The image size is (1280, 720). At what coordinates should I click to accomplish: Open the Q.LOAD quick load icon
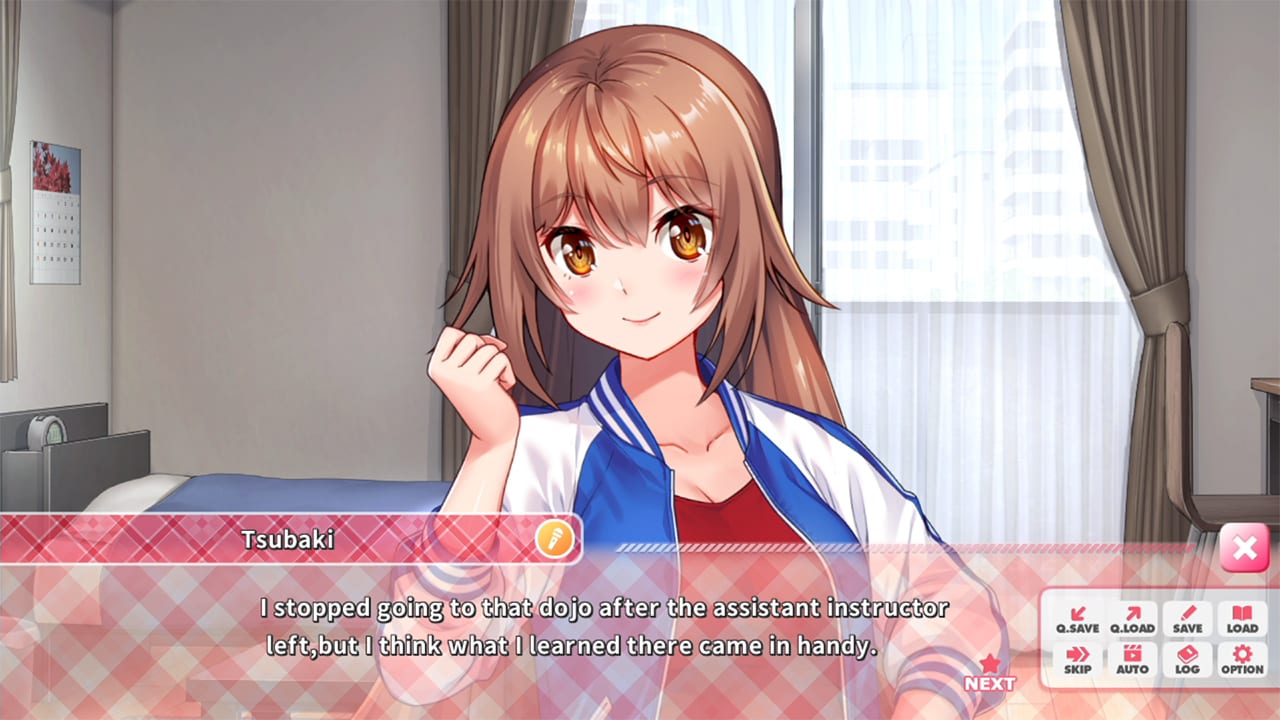[1131, 620]
